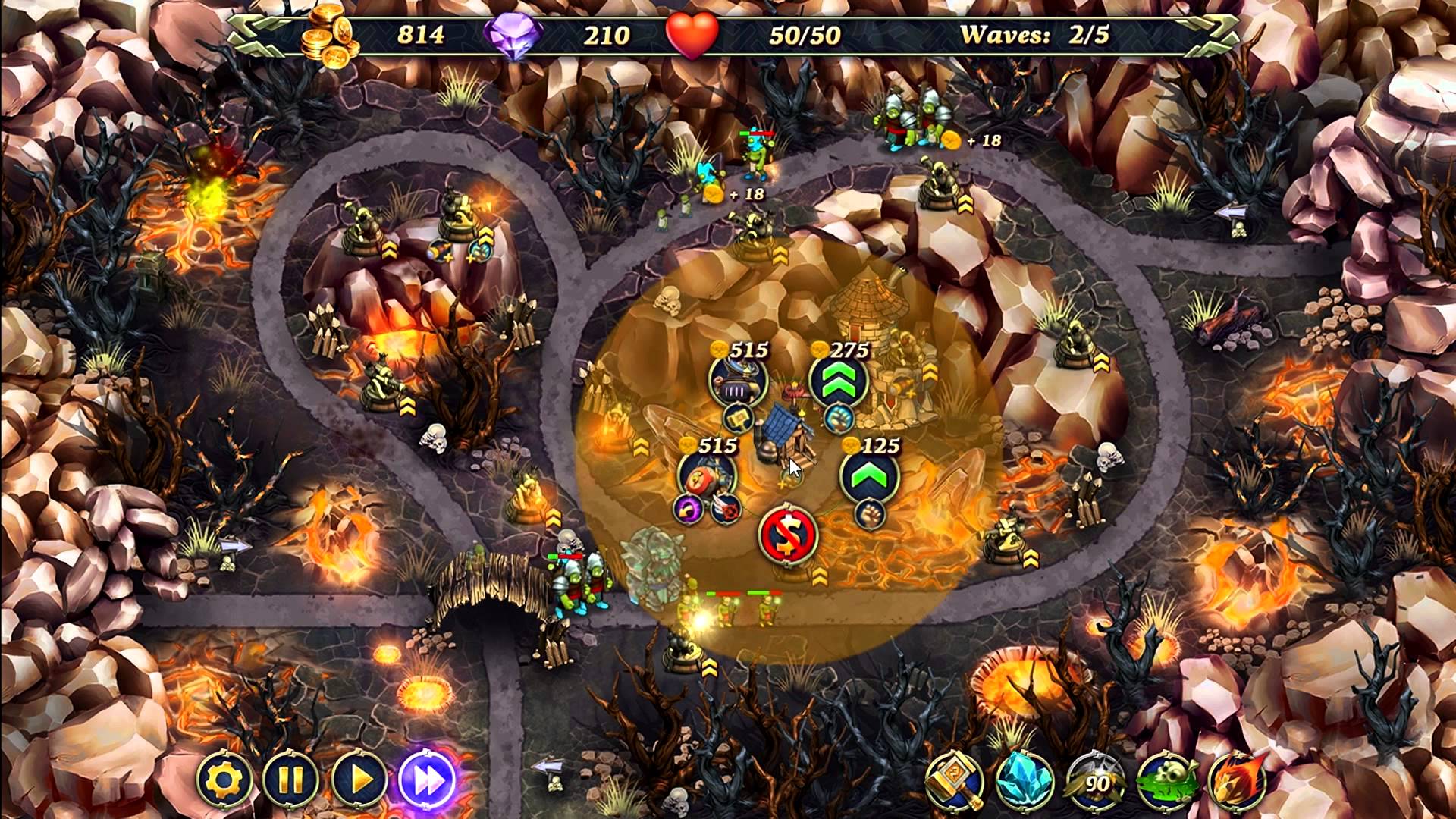Sell the tower with red dollar button
Viewport: 1456px width, 819px height.
788,534
